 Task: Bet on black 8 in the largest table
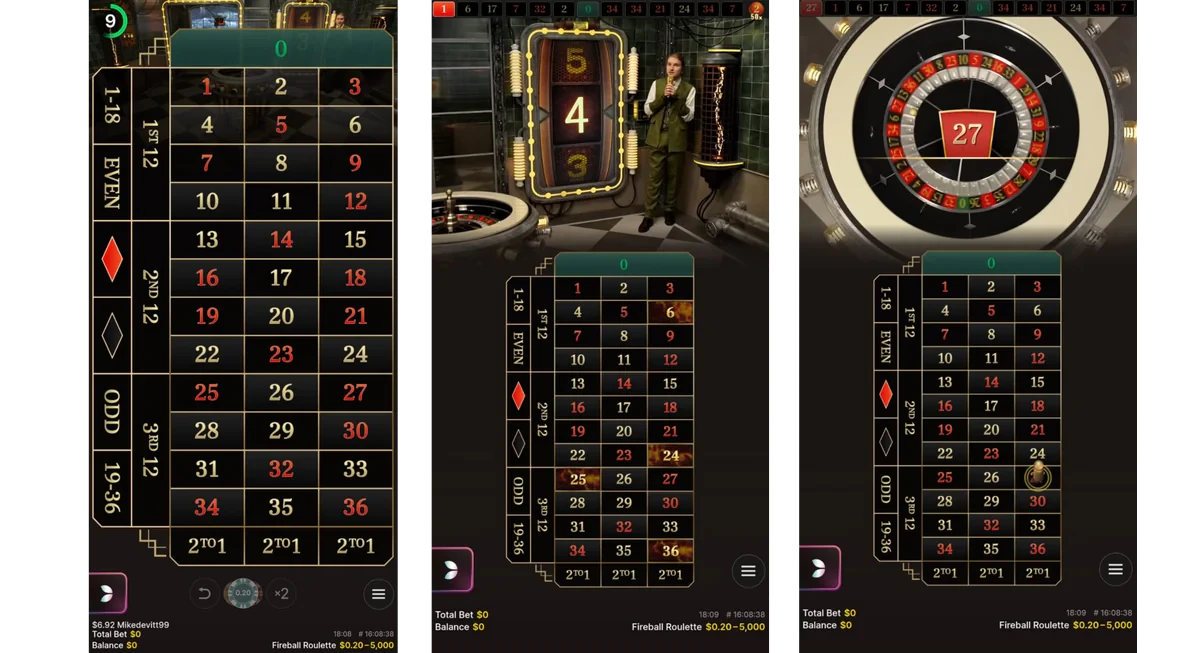281,163
